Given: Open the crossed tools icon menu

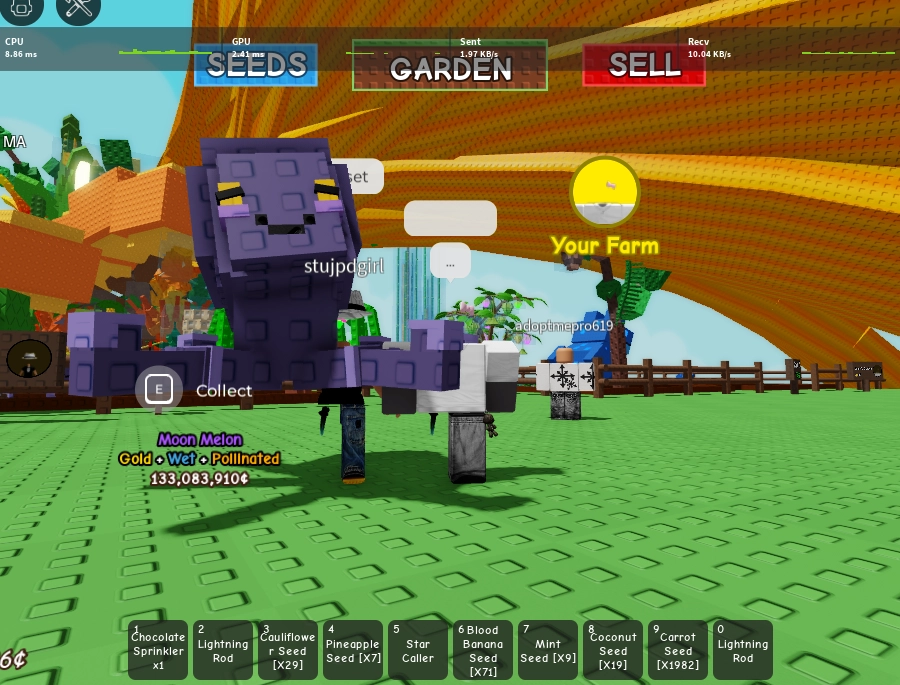Looking at the screenshot, I should coord(78,8).
